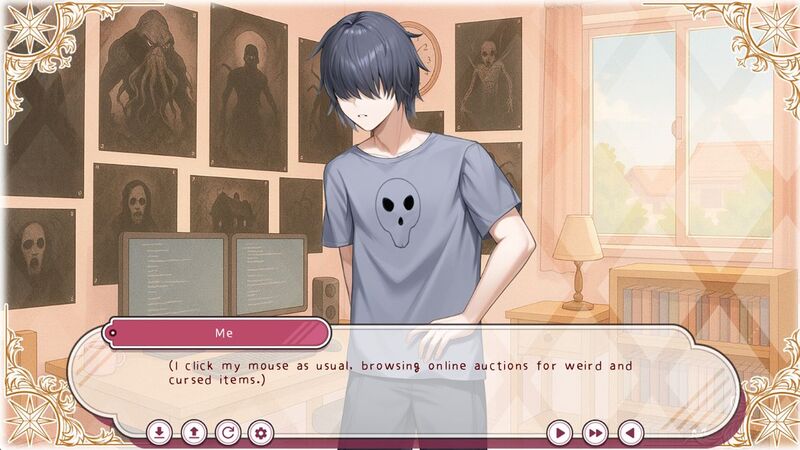
Task: Click the circular arrow history button
Action: [227, 433]
